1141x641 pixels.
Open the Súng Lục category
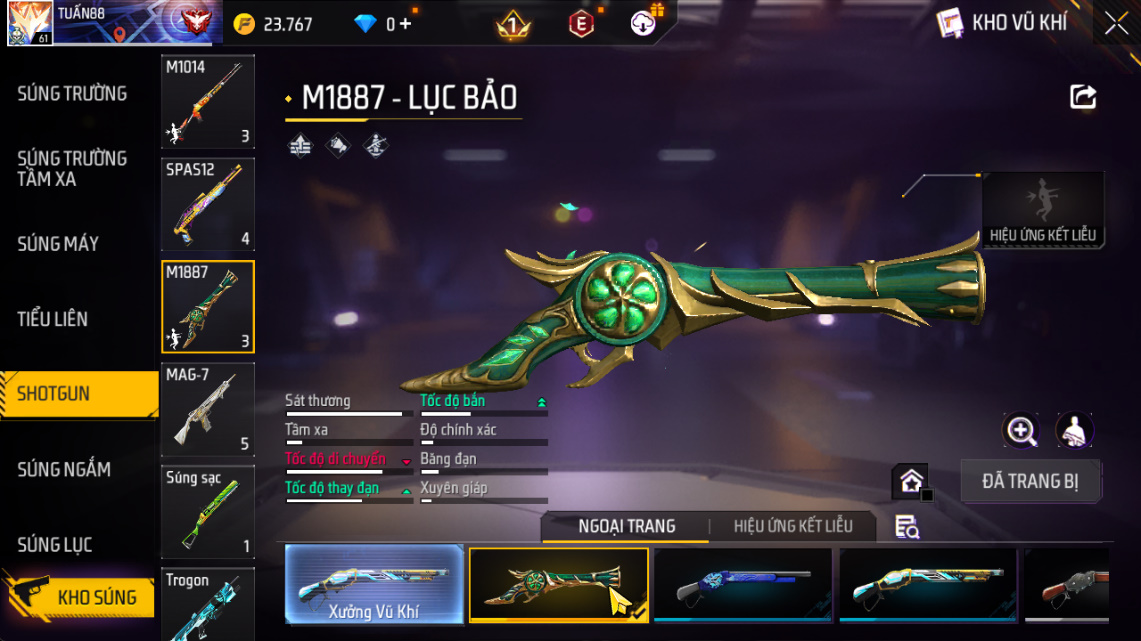(x=55, y=545)
